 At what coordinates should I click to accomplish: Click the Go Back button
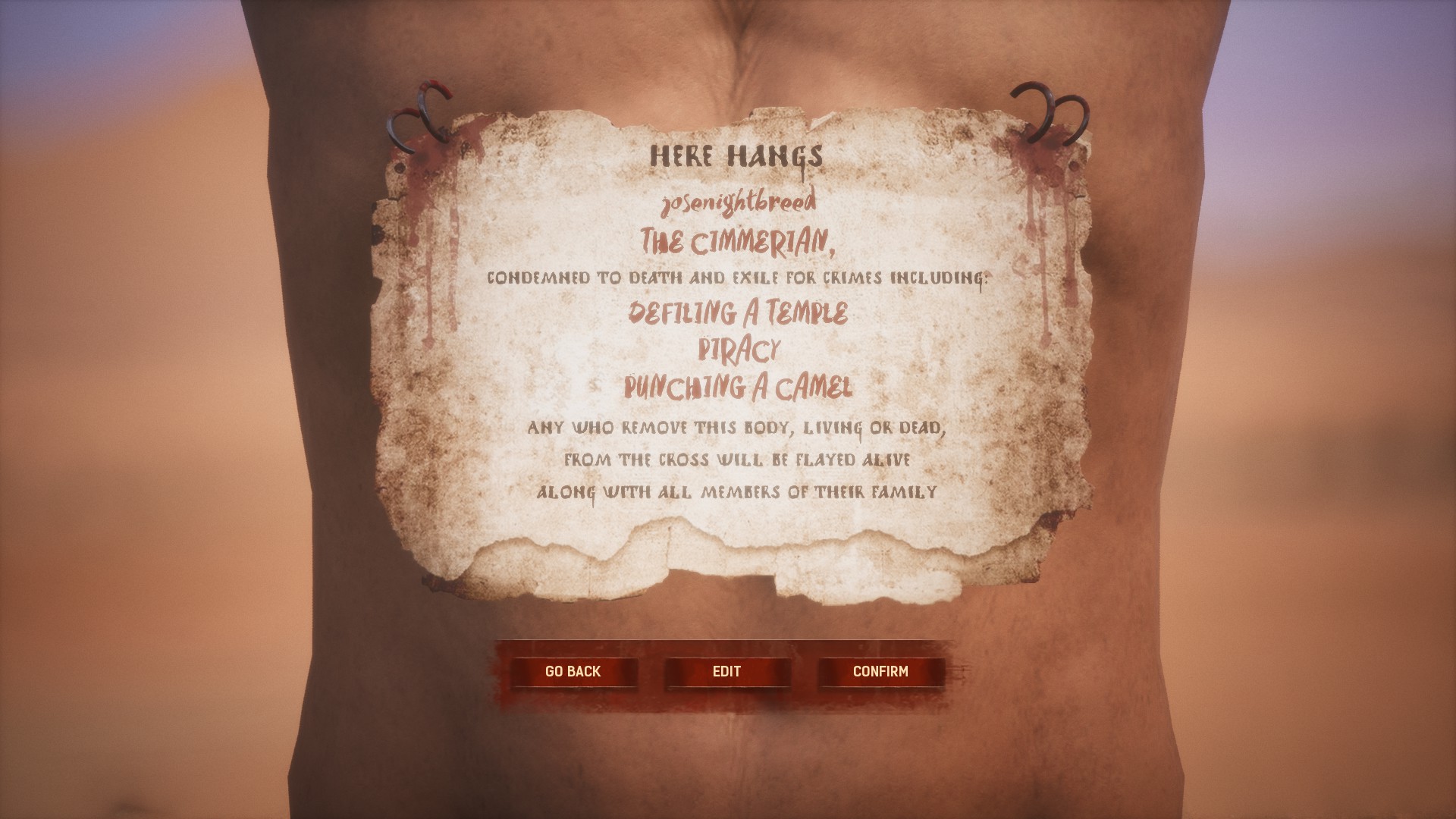(573, 672)
